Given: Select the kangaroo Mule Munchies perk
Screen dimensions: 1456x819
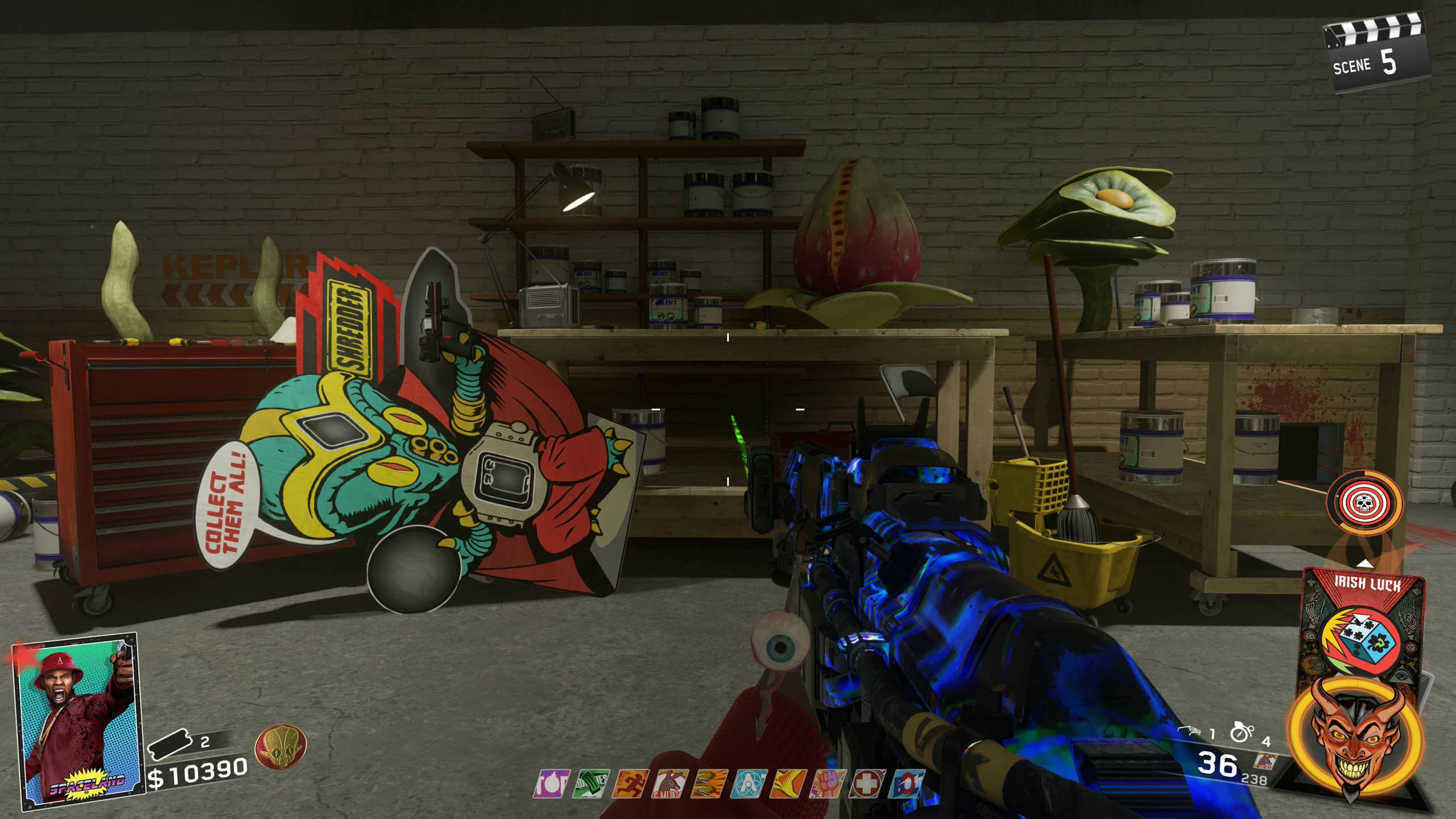Looking at the screenshot, I should point(670,784).
